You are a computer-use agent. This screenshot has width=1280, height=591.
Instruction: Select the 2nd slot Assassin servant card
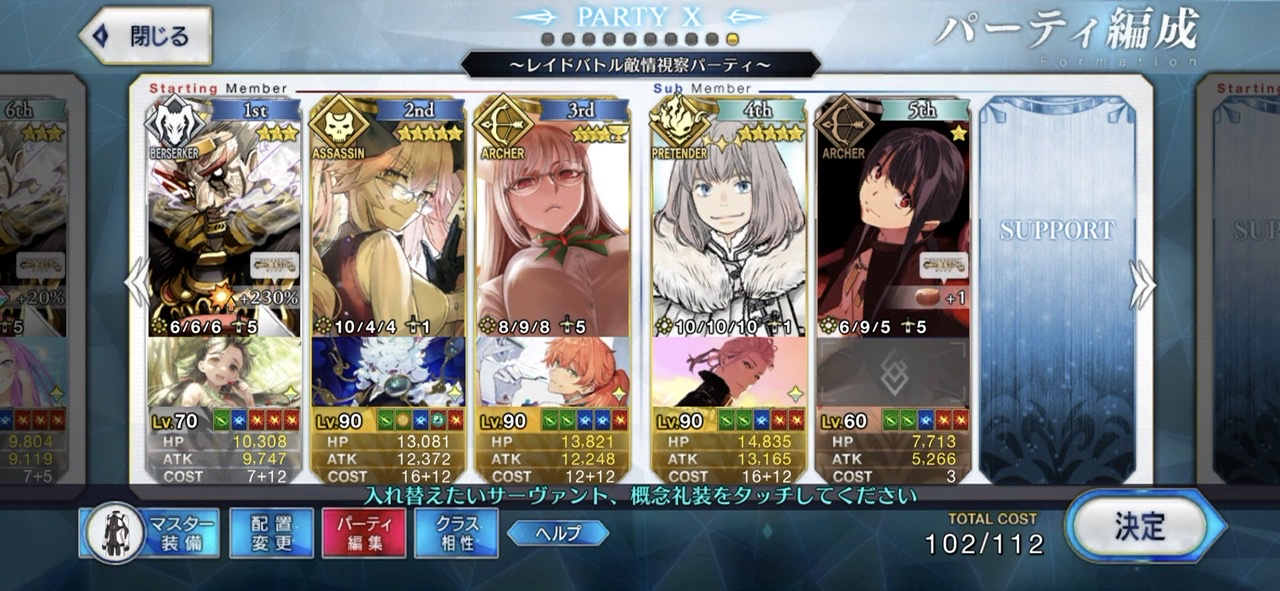[x=388, y=215]
